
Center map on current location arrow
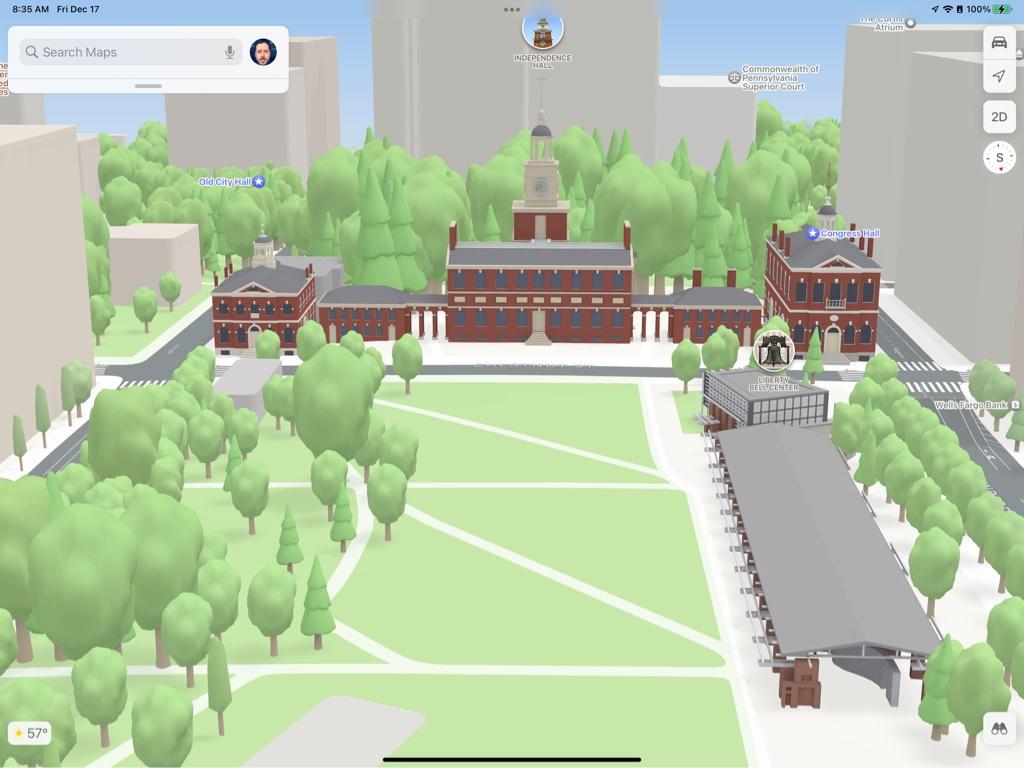click(x=998, y=76)
